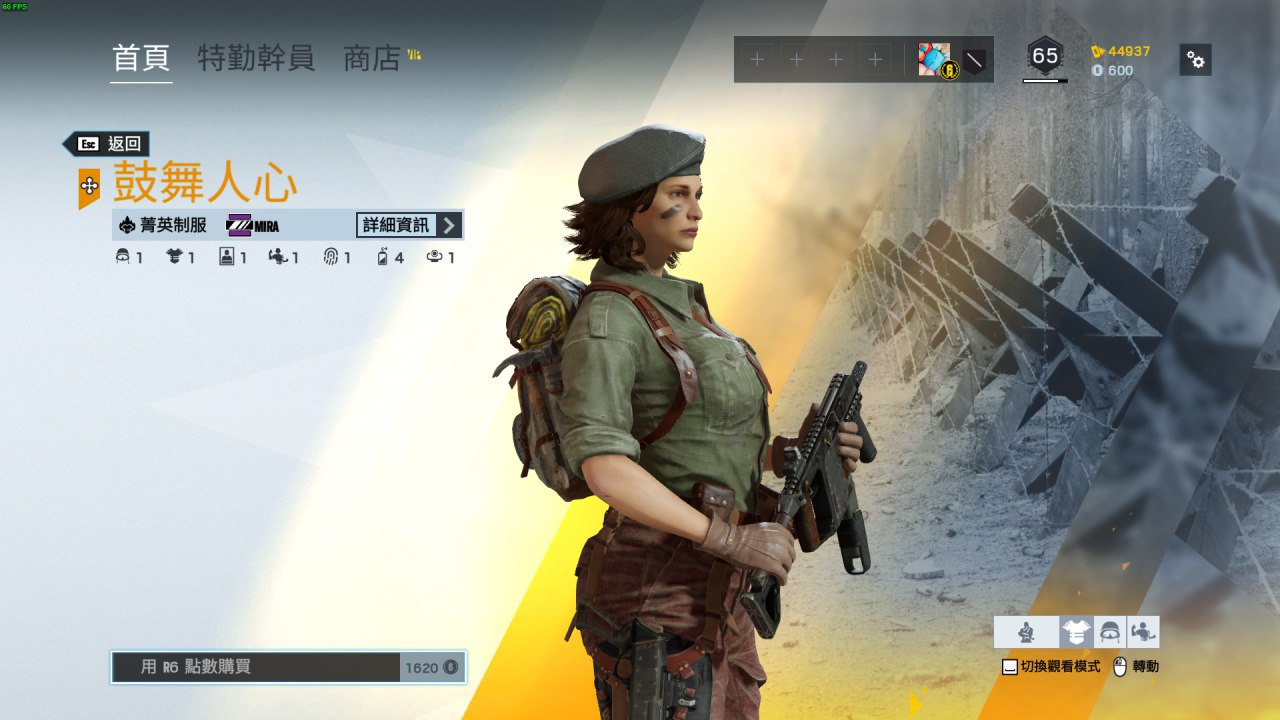This screenshot has height=720, width=1280.
Task: Open 詳細資訊 details for the elite uniform
Action: [407, 225]
